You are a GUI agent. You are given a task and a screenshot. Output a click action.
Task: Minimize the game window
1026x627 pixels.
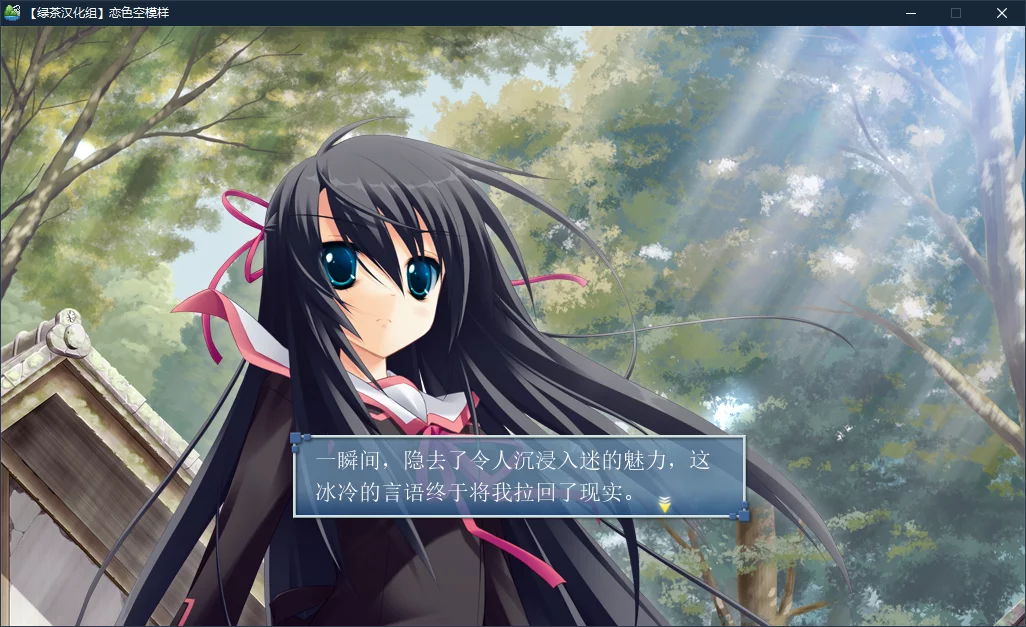(910, 13)
